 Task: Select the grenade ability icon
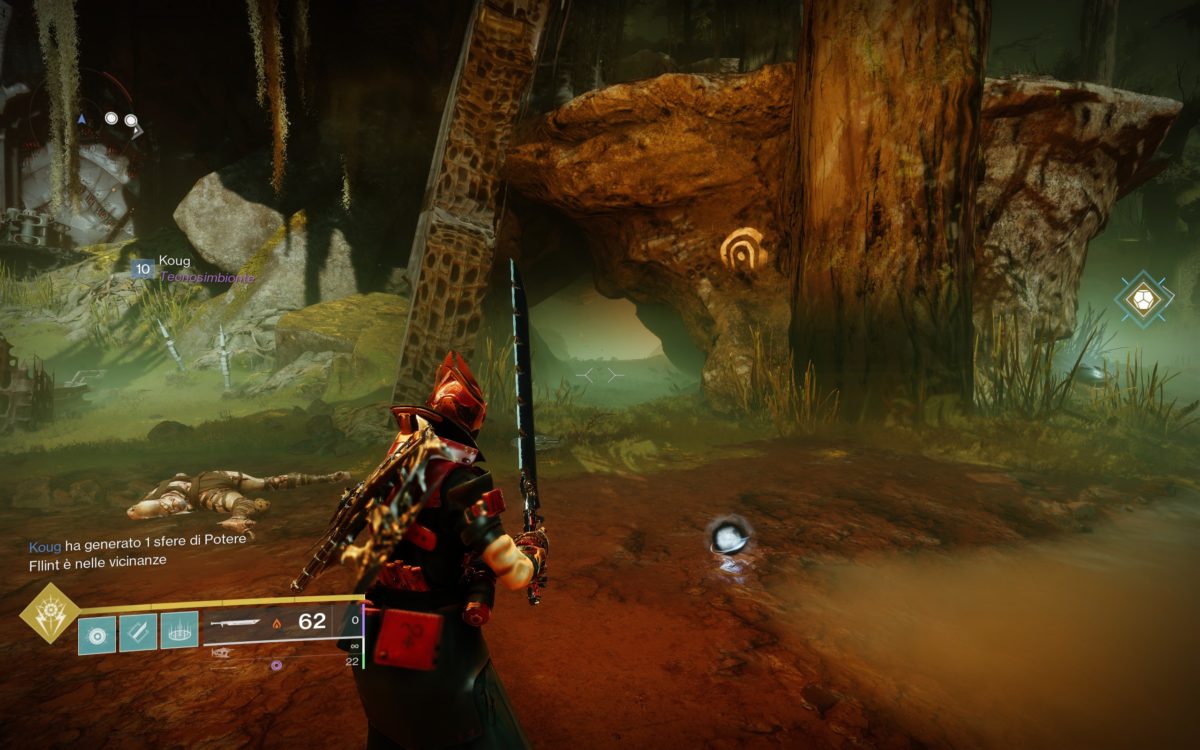[97, 632]
